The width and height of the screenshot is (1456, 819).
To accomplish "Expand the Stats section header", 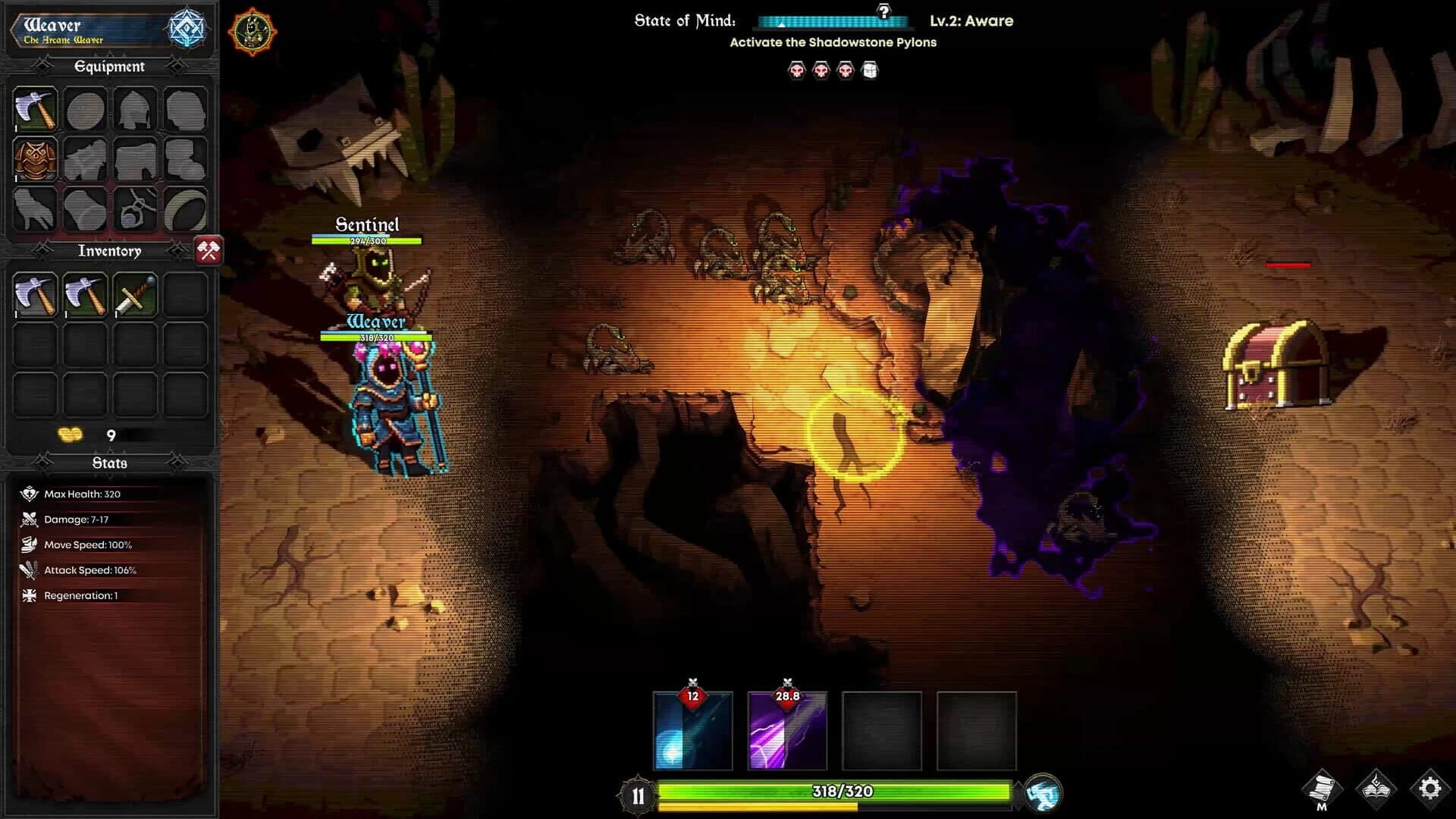I will 109,461.
